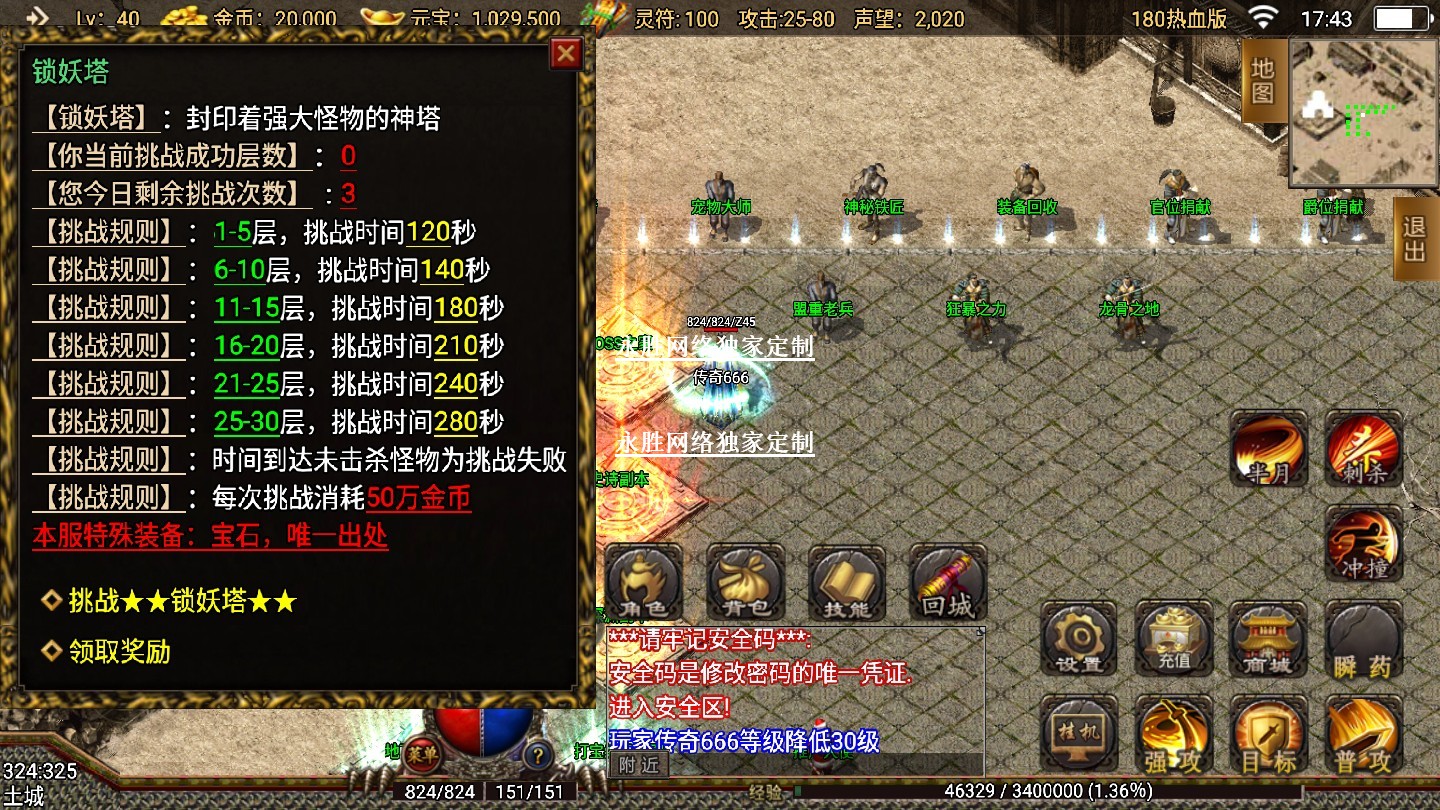Viewport: 1440px width, 810px height.
Task: Tap the 瞬药 instant potion button
Action: [1363, 641]
